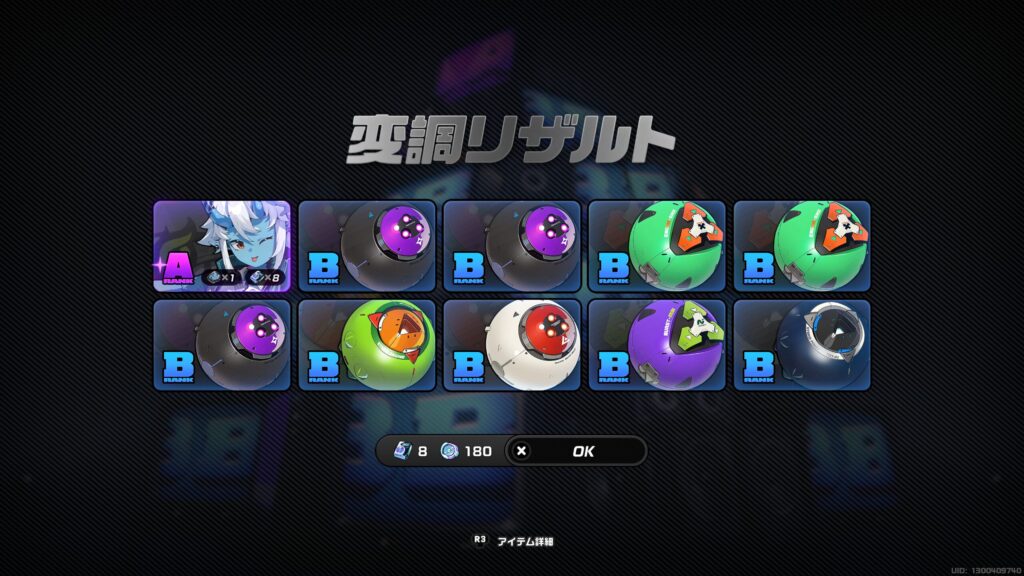This screenshot has height=576, width=1024.
Task: Select the white W-Engine with red core
Action: pos(512,345)
